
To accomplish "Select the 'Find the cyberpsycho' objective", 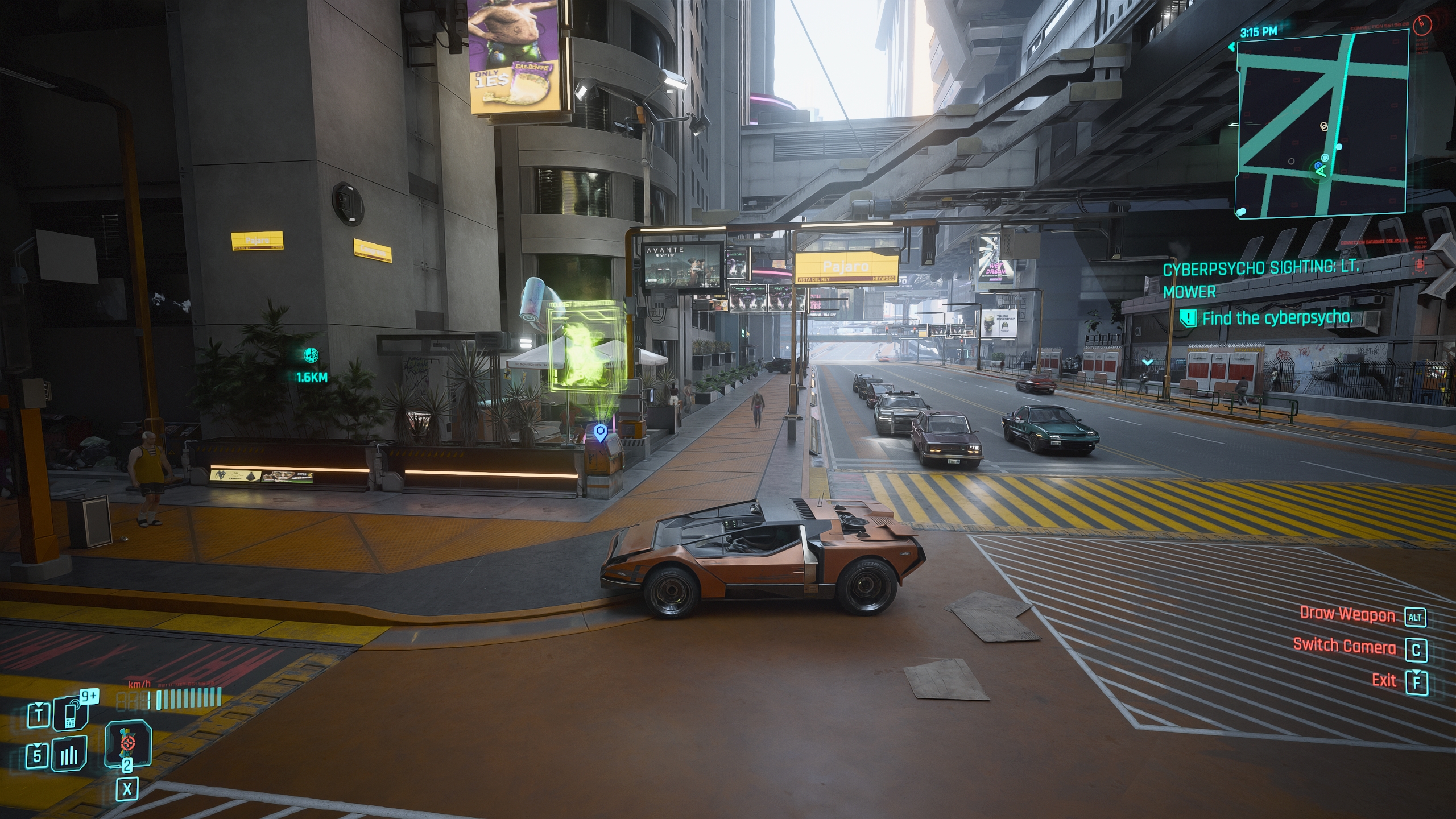I will [x=1277, y=318].
